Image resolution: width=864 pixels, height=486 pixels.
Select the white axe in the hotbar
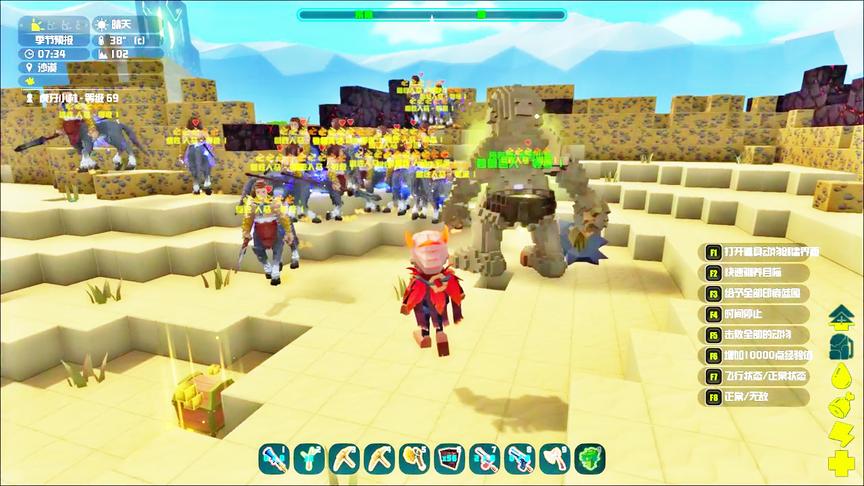[x=553, y=459]
